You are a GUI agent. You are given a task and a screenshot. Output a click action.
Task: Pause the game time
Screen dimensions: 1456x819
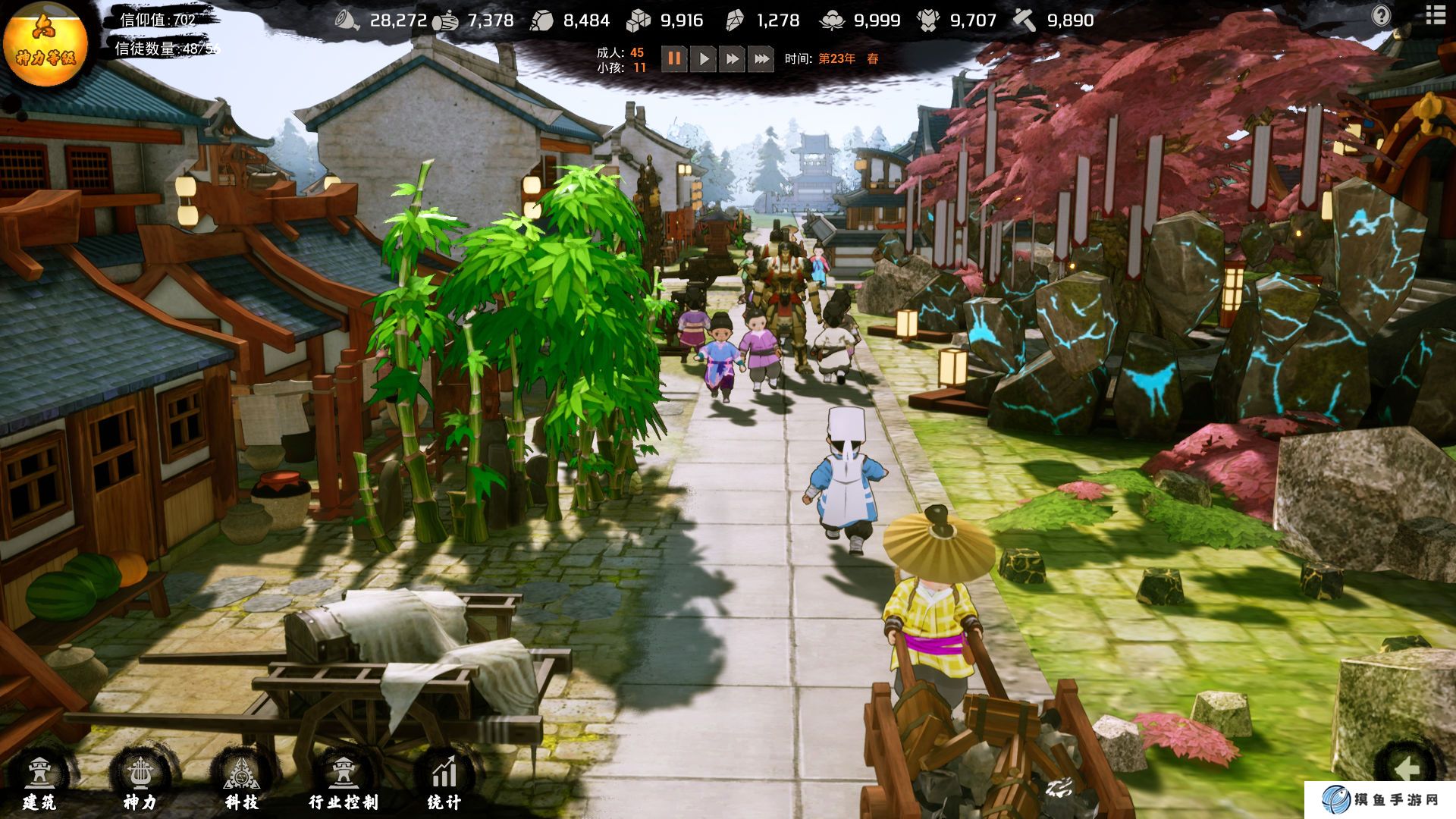[x=674, y=58]
